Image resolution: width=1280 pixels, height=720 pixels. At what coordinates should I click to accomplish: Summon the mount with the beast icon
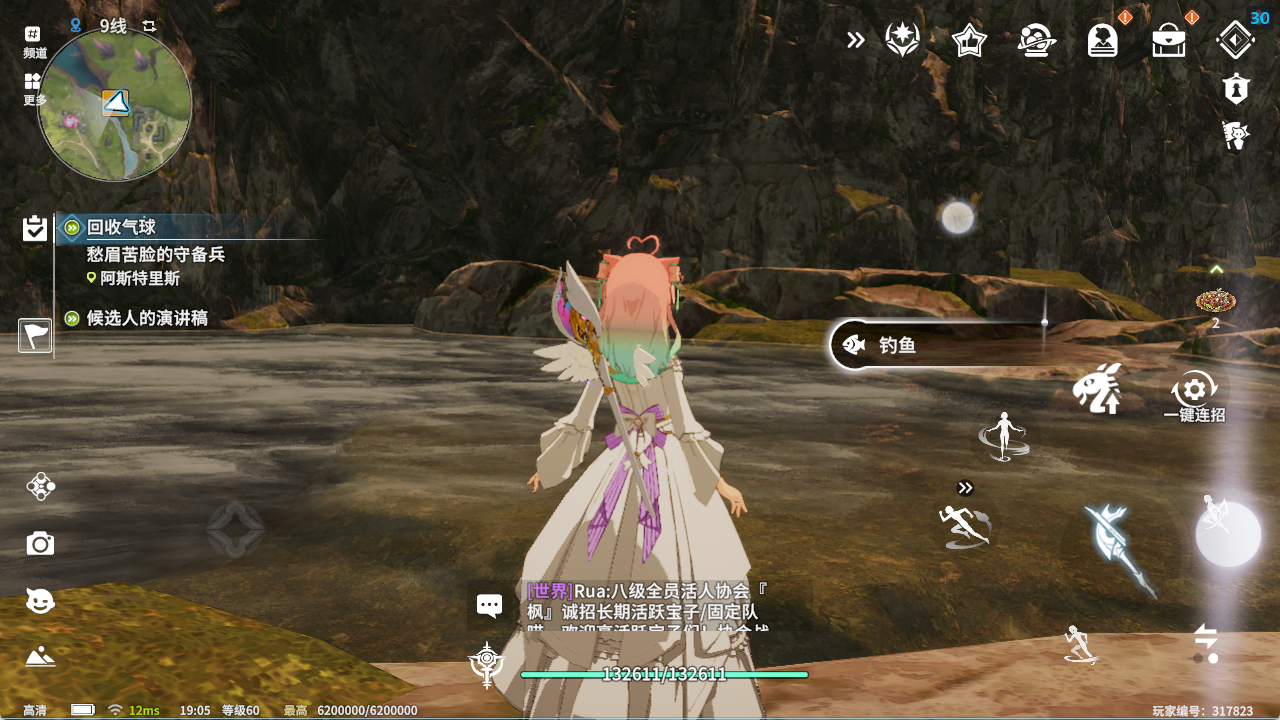coord(1097,389)
